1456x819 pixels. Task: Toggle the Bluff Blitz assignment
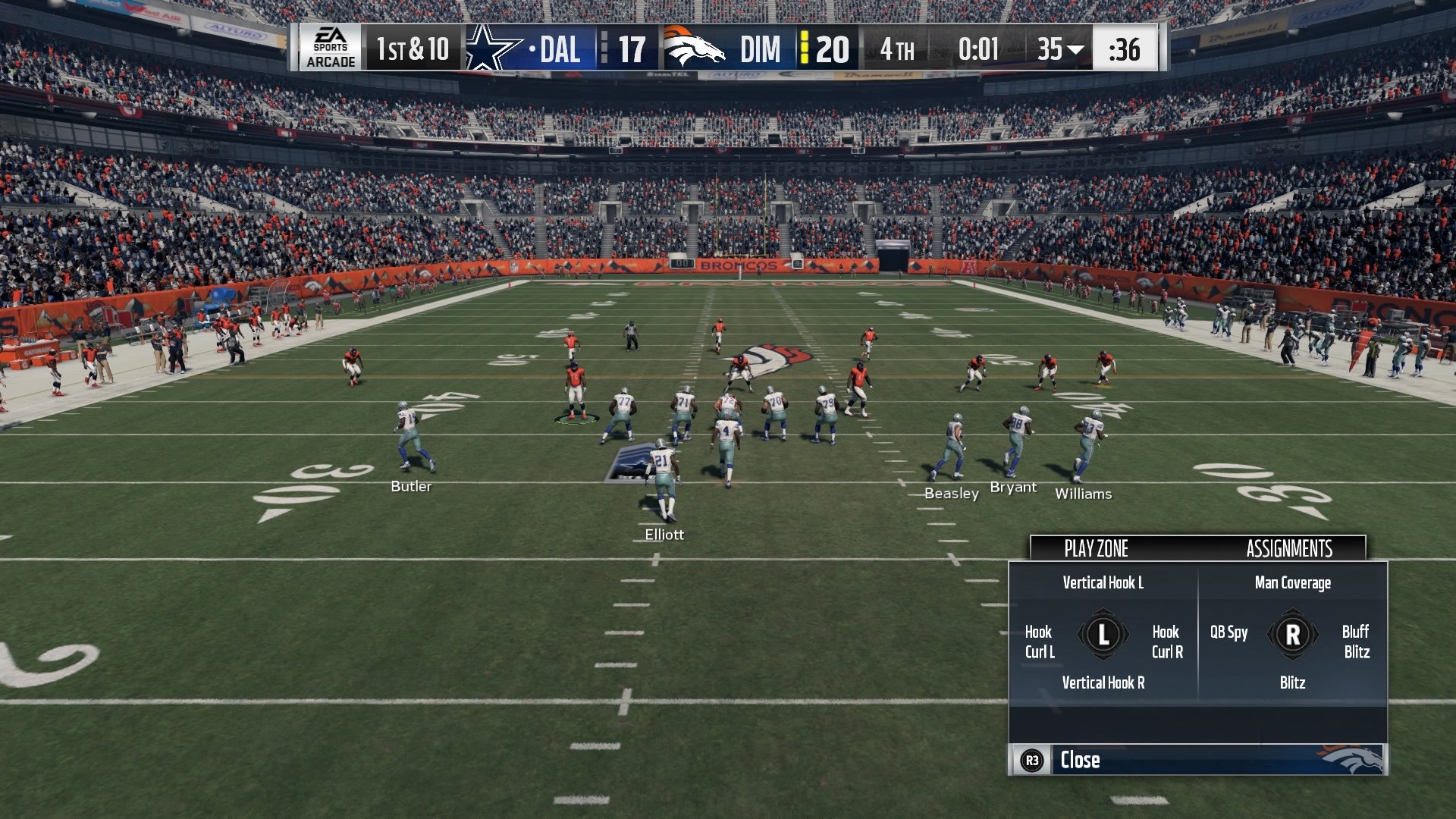pyautogui.click(x=1357, y=641)
